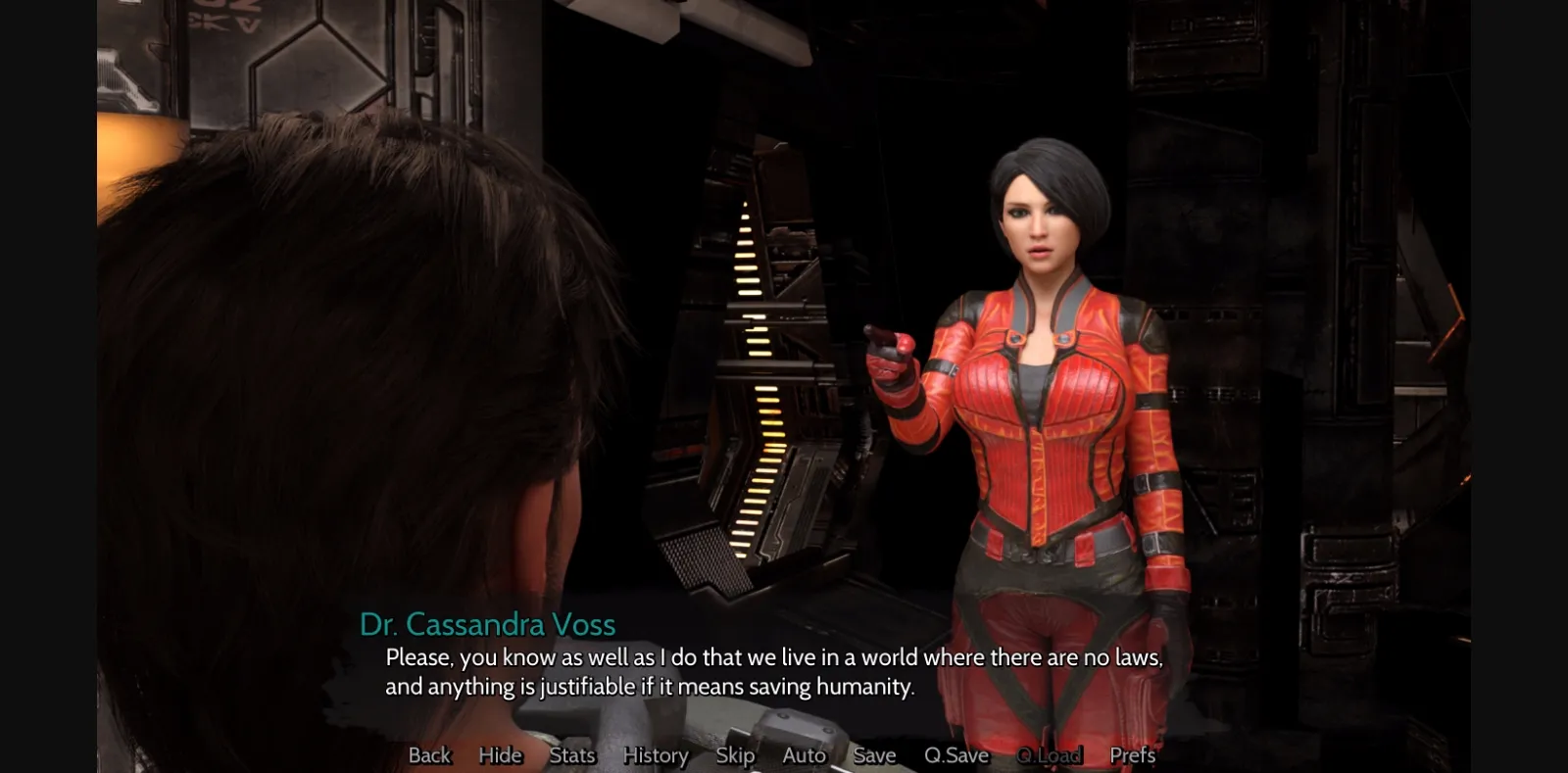
Task: Select Skip on the quick menu bar
Action: click(x=735, y=755)
